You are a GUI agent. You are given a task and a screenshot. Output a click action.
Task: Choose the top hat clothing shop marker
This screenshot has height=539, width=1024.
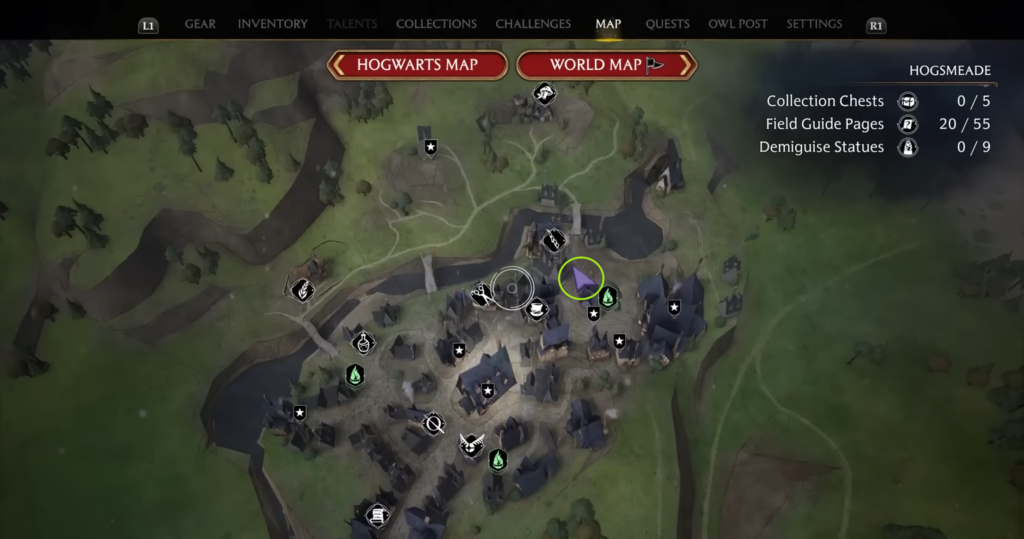(x=537, y=310)
